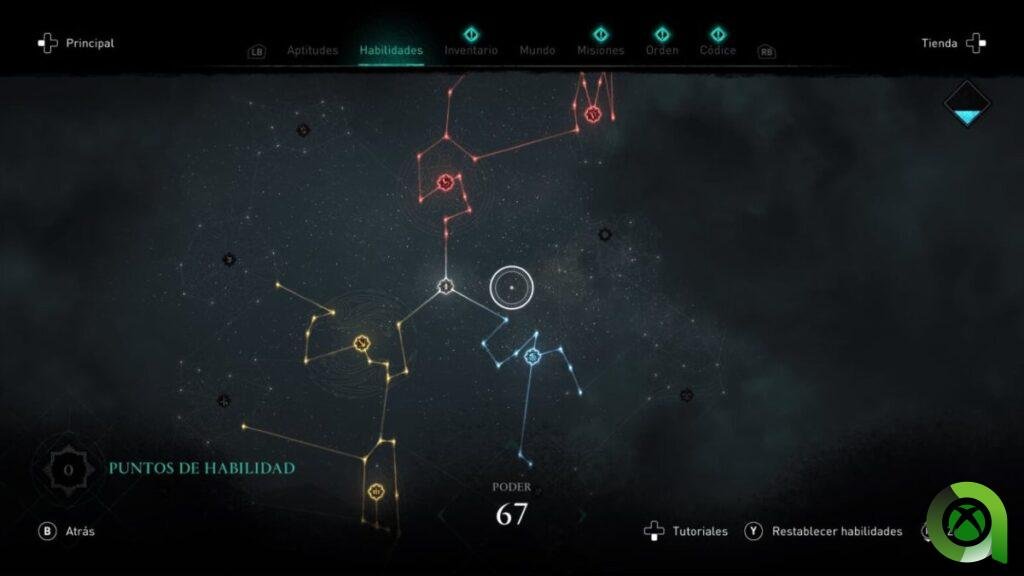Select the red central skill node

pyautogui.click(x=446, y=182)
